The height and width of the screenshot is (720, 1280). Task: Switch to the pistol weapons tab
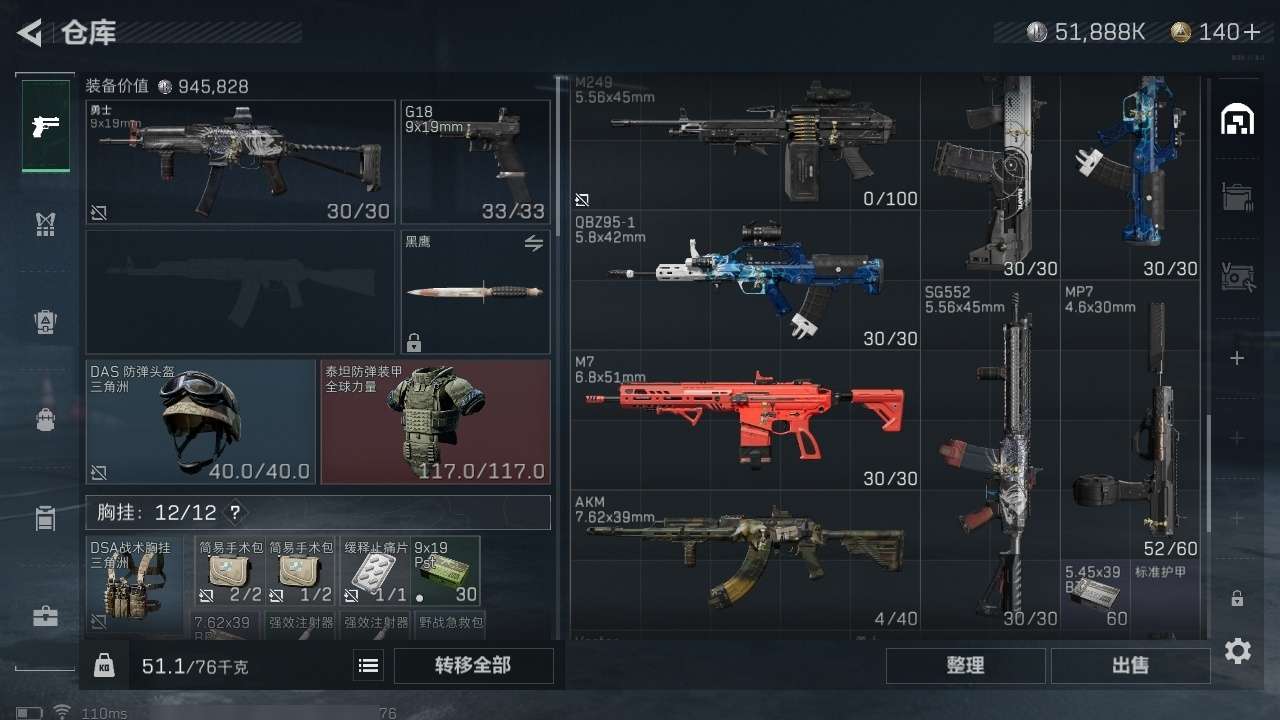pos(46,127)
